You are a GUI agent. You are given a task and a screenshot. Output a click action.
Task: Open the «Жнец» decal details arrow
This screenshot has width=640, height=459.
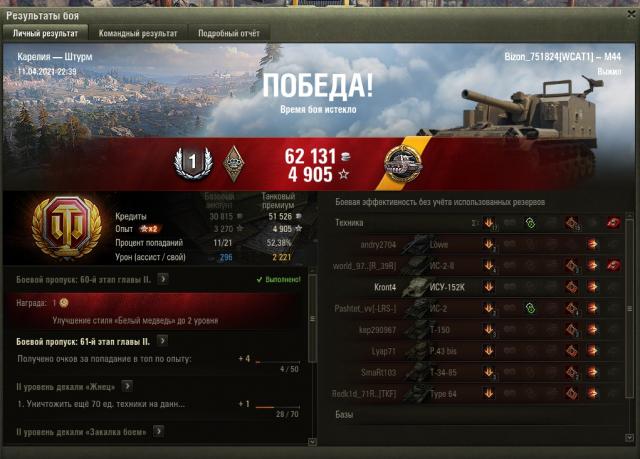[x=128, y=385]
